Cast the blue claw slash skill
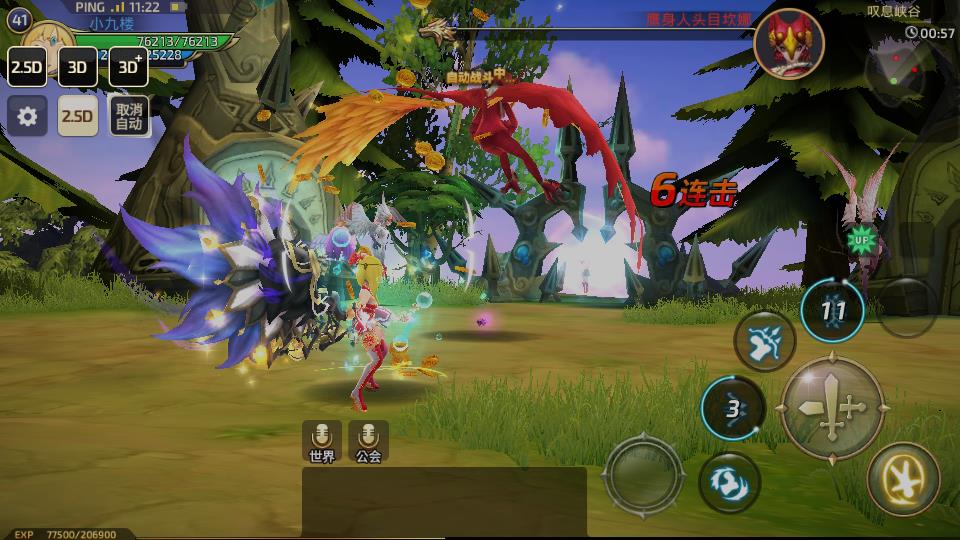 765,342
